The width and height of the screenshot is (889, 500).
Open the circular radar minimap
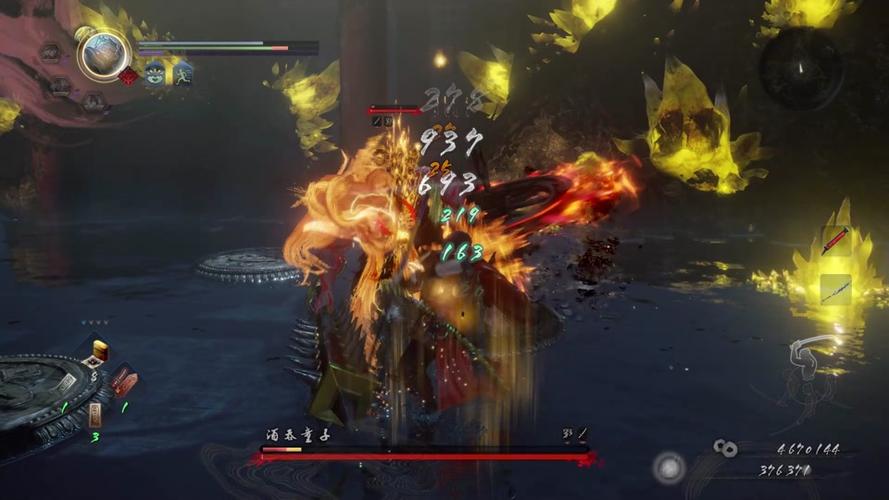[801, 68]
